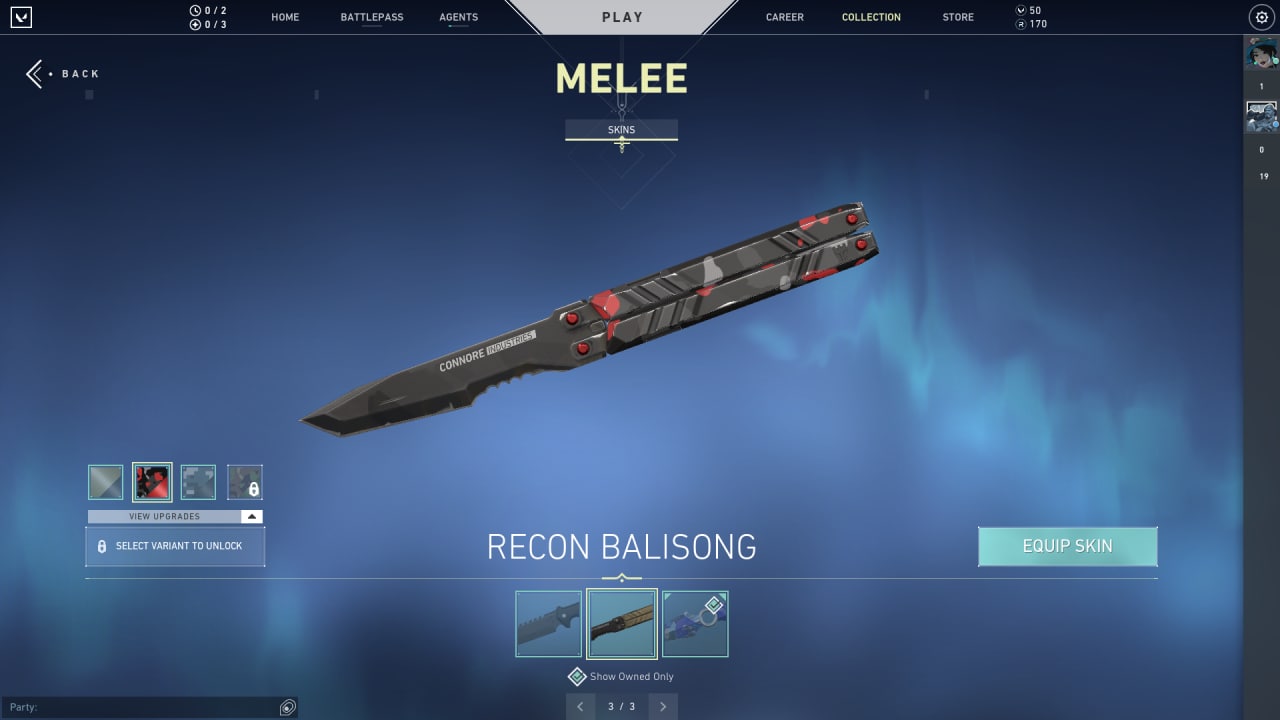This screenshot has width=1280, height=720.
Task: Open the Valorant logo home icon
Action: pos(21,16)
